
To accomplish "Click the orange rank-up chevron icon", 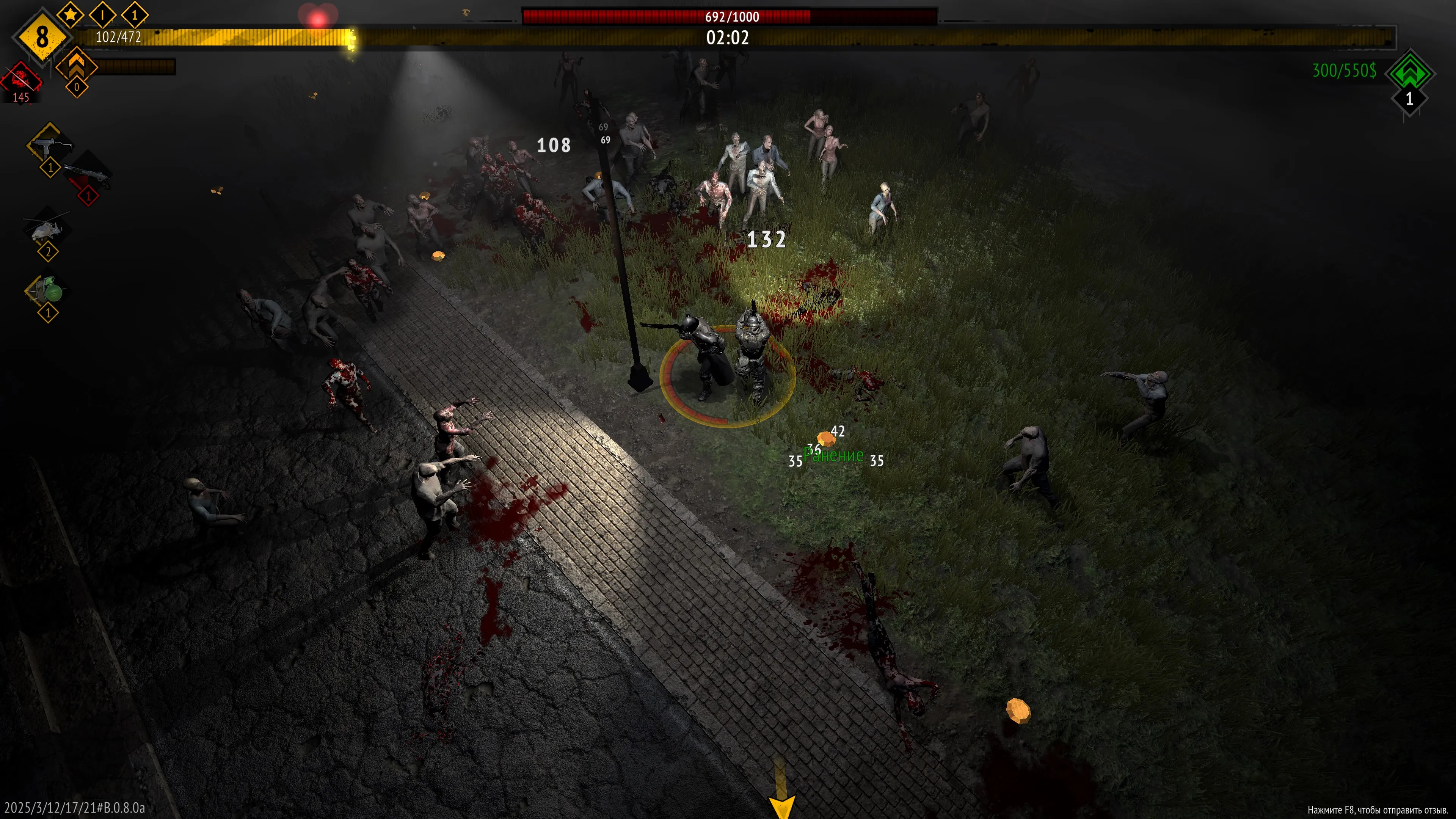I will click(x=76, y=64).
